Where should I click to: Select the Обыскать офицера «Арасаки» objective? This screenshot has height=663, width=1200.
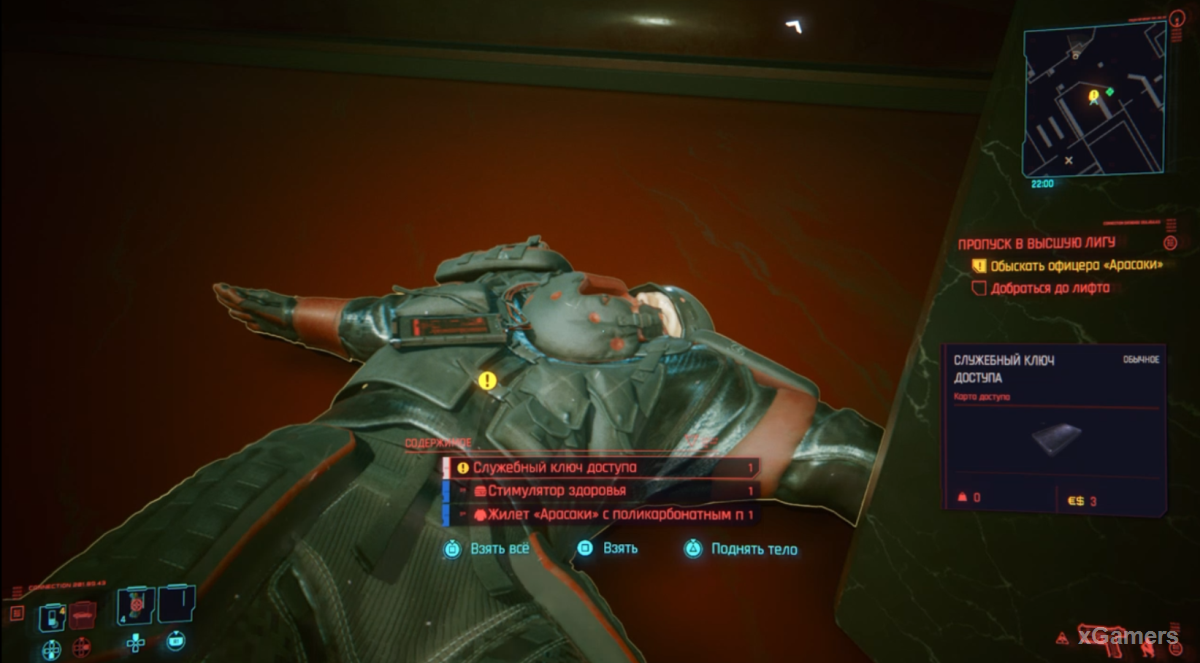click(1076, 266)
